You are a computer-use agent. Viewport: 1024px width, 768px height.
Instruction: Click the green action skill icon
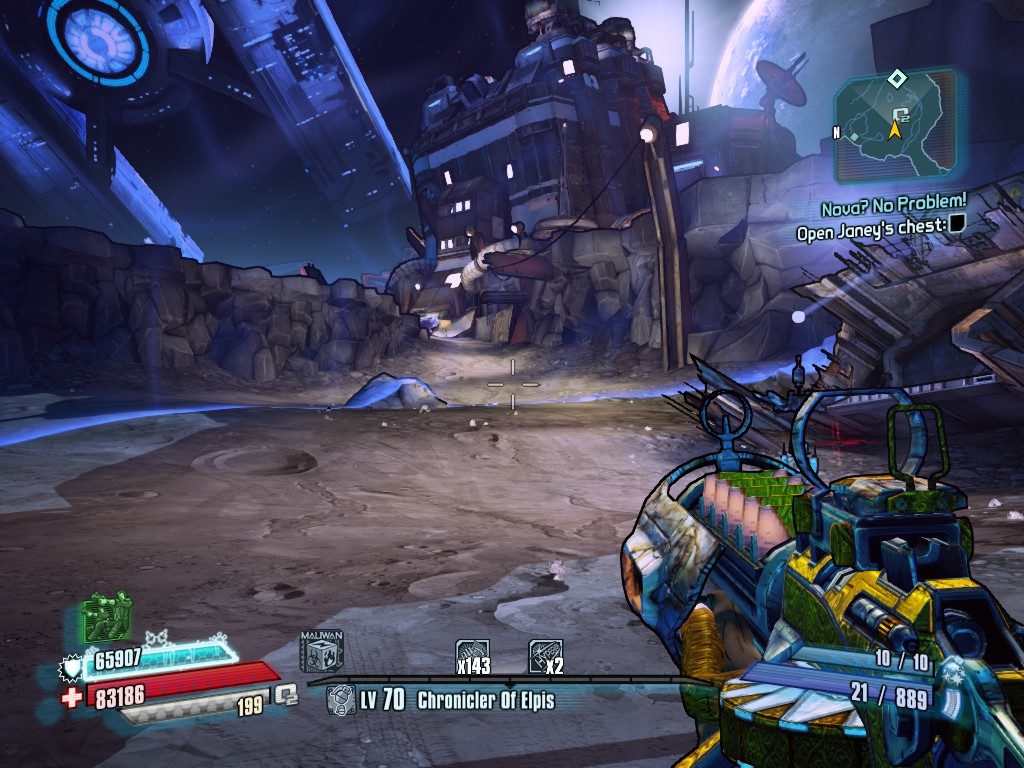coord(106,616)
